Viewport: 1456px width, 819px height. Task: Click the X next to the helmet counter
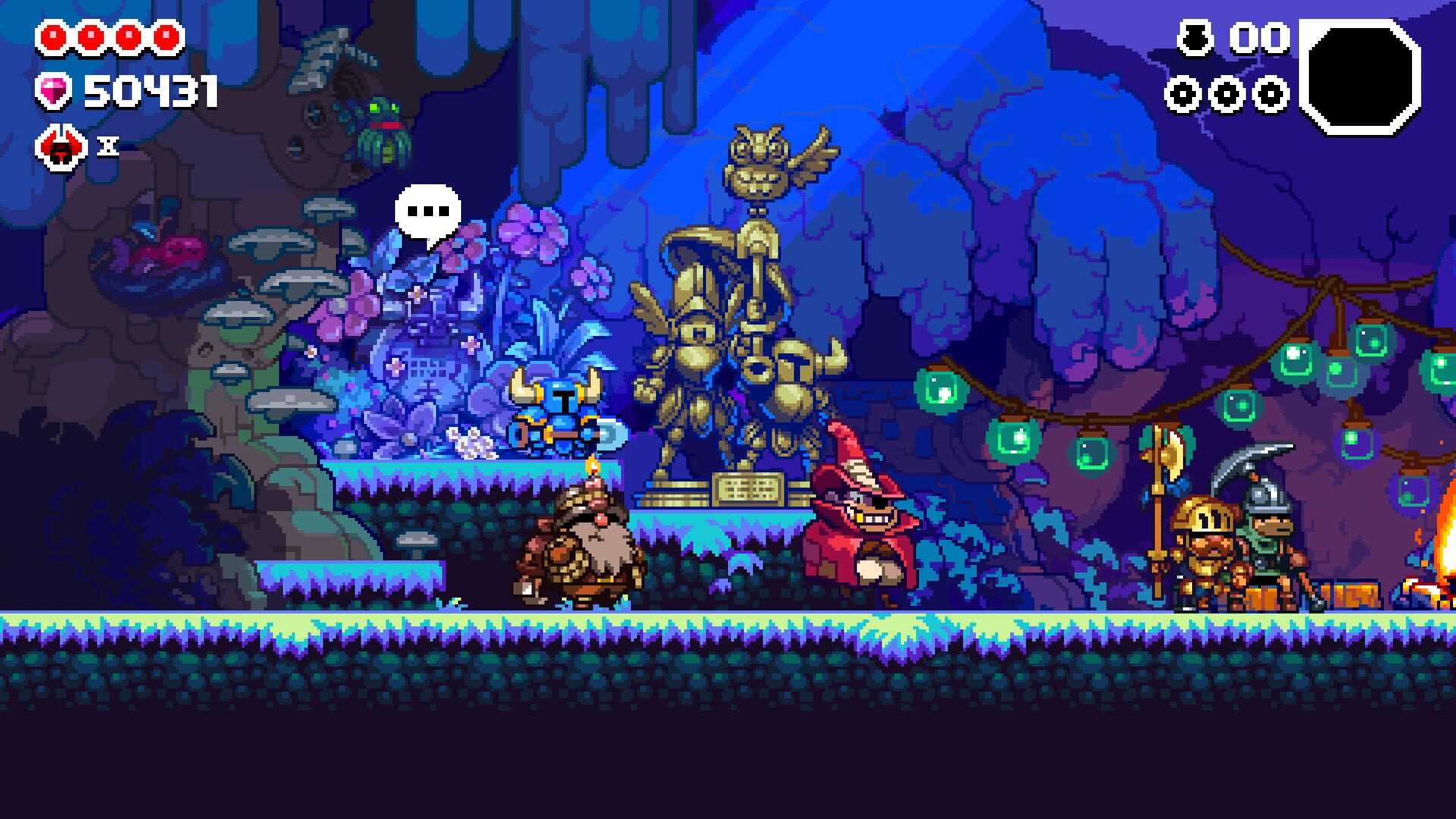106,144
